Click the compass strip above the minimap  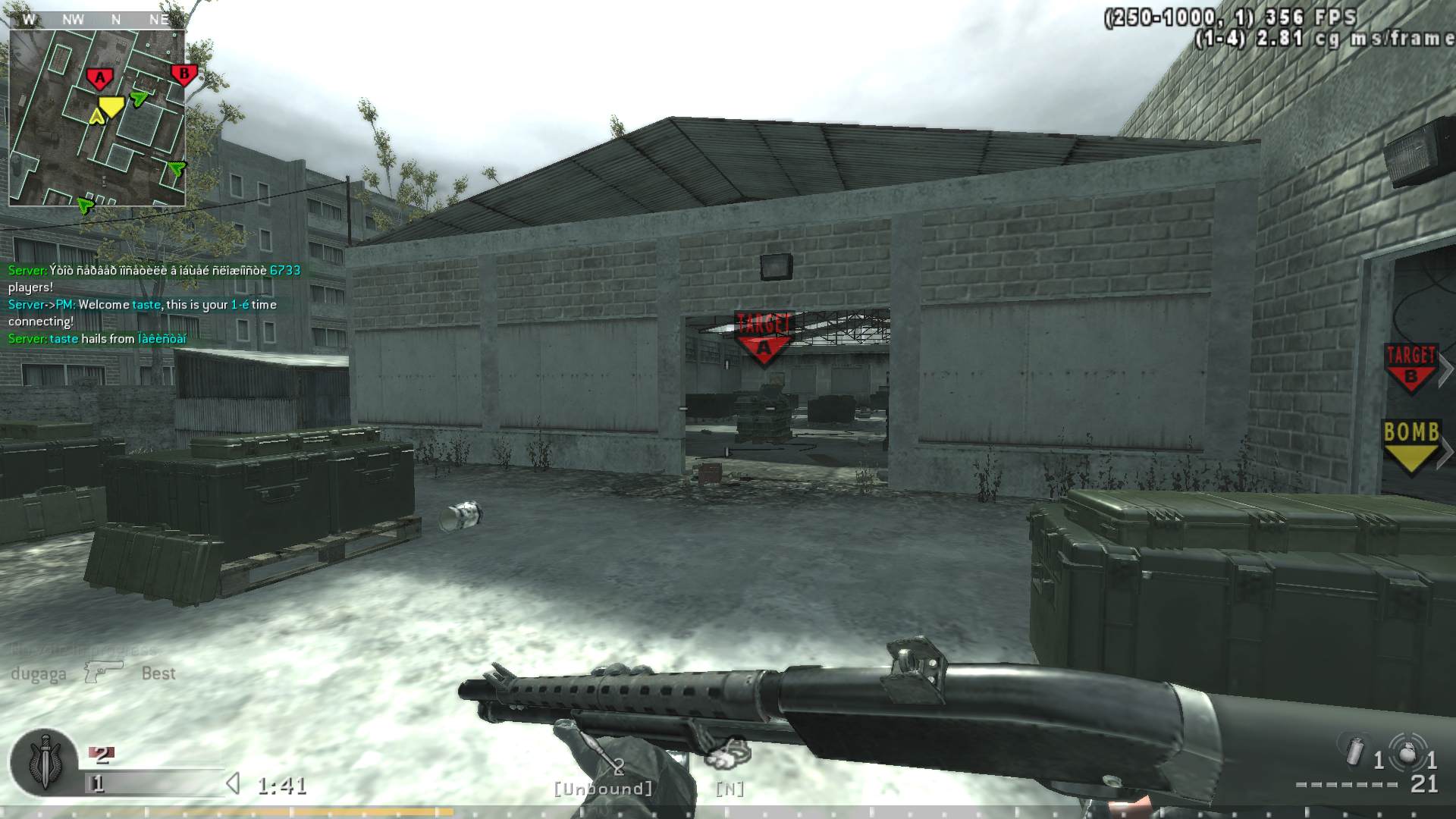click(97, 20)
